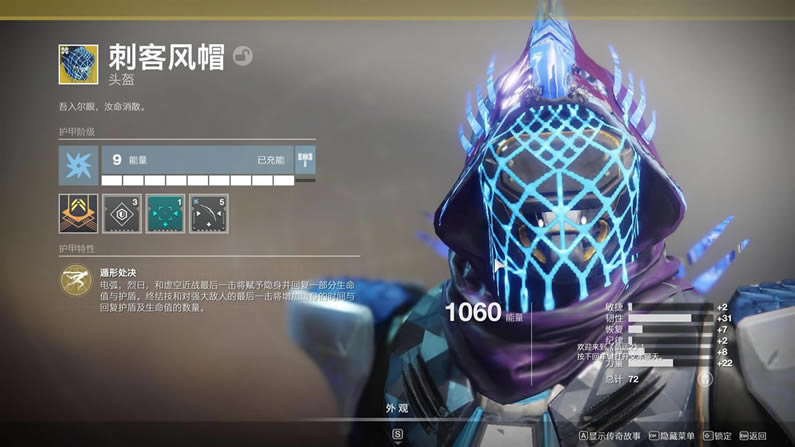Click the 刺客风帽 helmet item icon
The width and height of the screenshot is (795, 447).
click(78, 63)
